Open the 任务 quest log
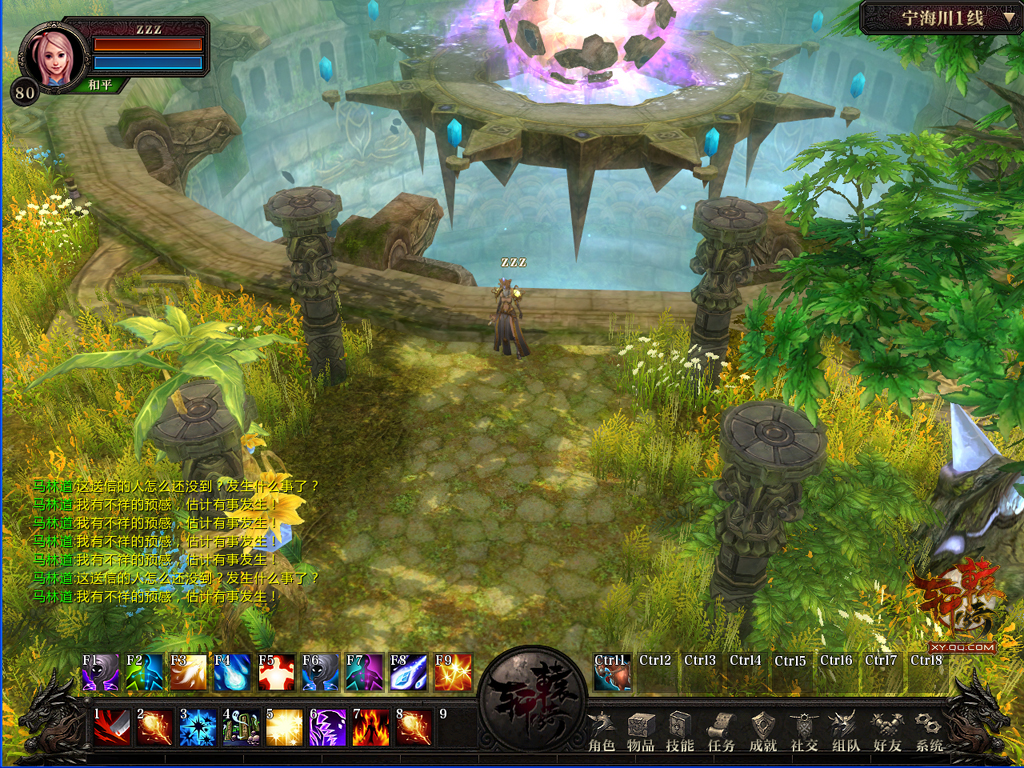1024x768 pixels. pyautogui.click(x=721, y=731)
